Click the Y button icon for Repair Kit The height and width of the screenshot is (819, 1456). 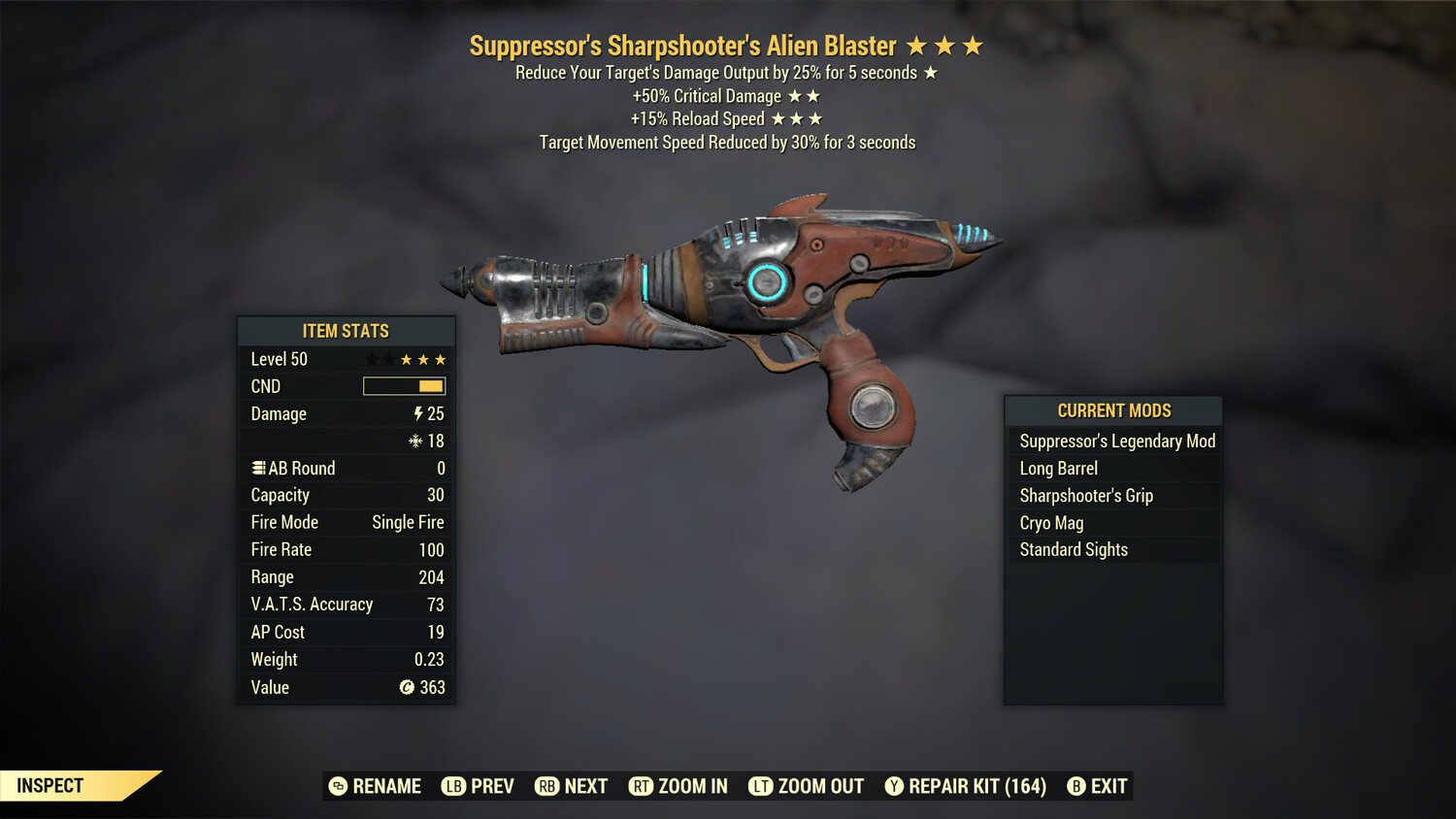pos(893,786)
